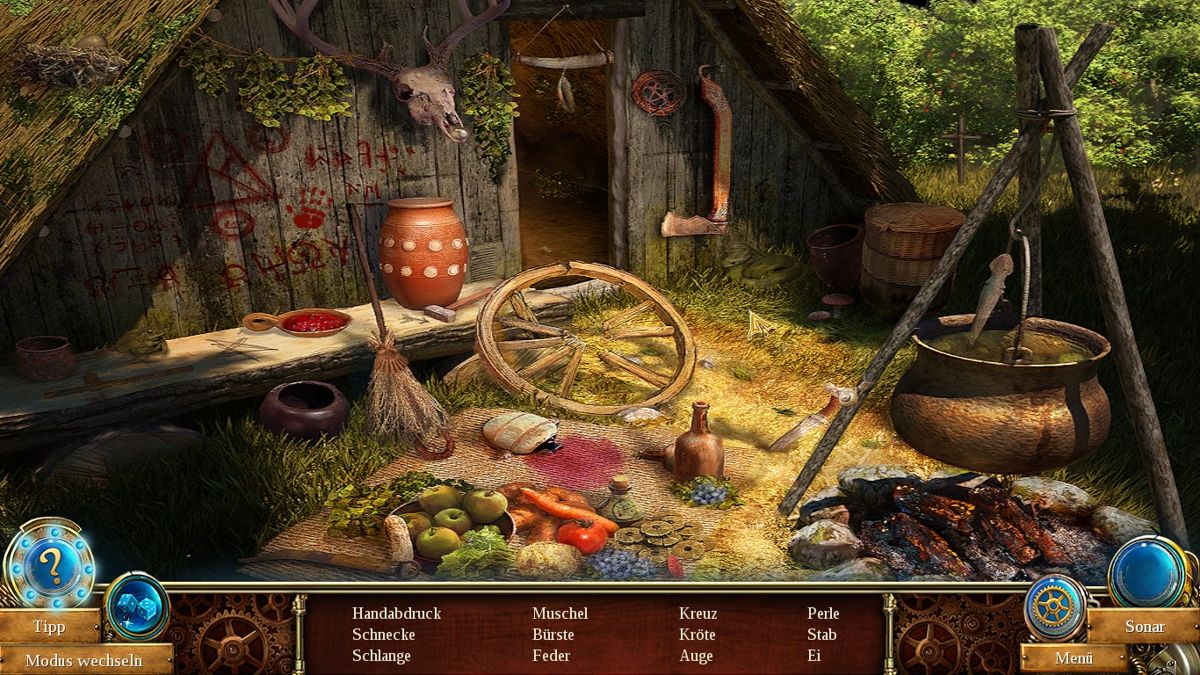Click the question mark hint orb
The height and width of the screenshot is (675, 1200).
(50, 567)
